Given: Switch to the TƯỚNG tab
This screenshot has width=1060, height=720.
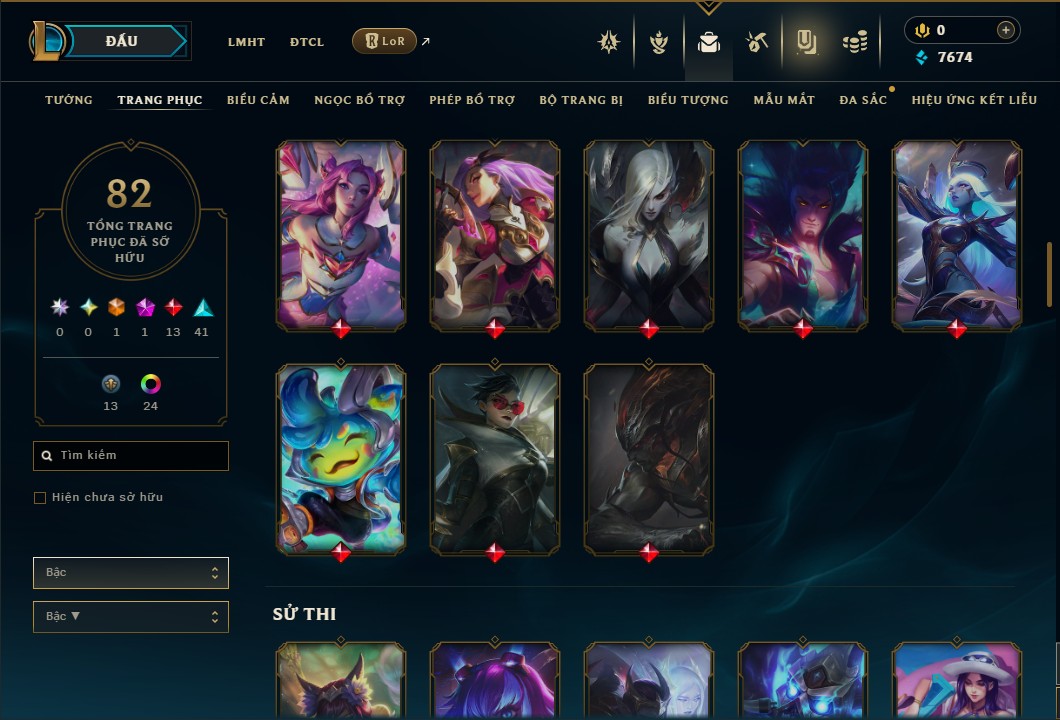Looking at the screenshot, I should click(69, 100).
